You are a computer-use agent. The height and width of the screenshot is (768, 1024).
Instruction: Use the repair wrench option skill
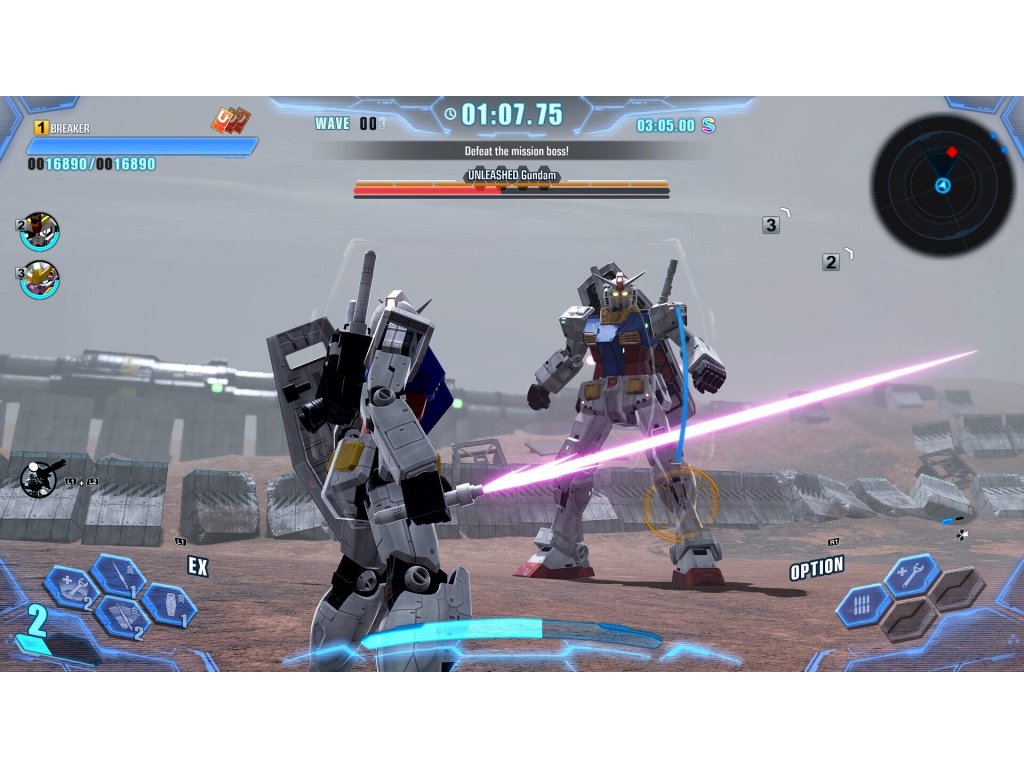click(910, 575)
